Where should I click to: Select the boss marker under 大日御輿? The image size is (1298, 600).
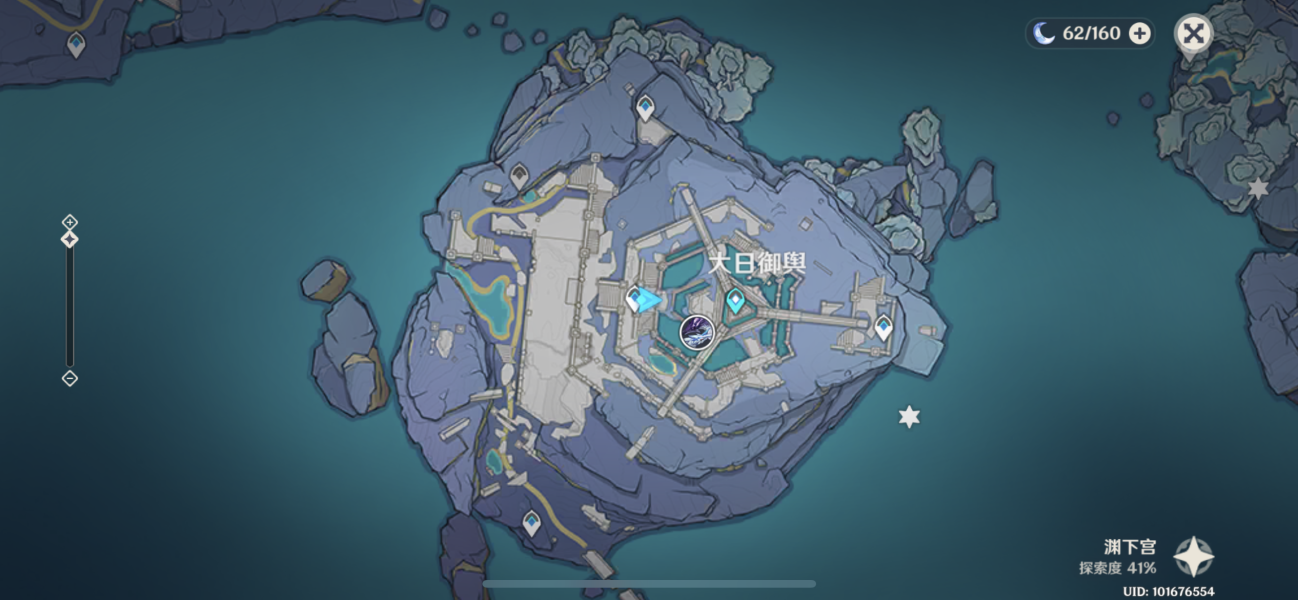coord(697,331)
